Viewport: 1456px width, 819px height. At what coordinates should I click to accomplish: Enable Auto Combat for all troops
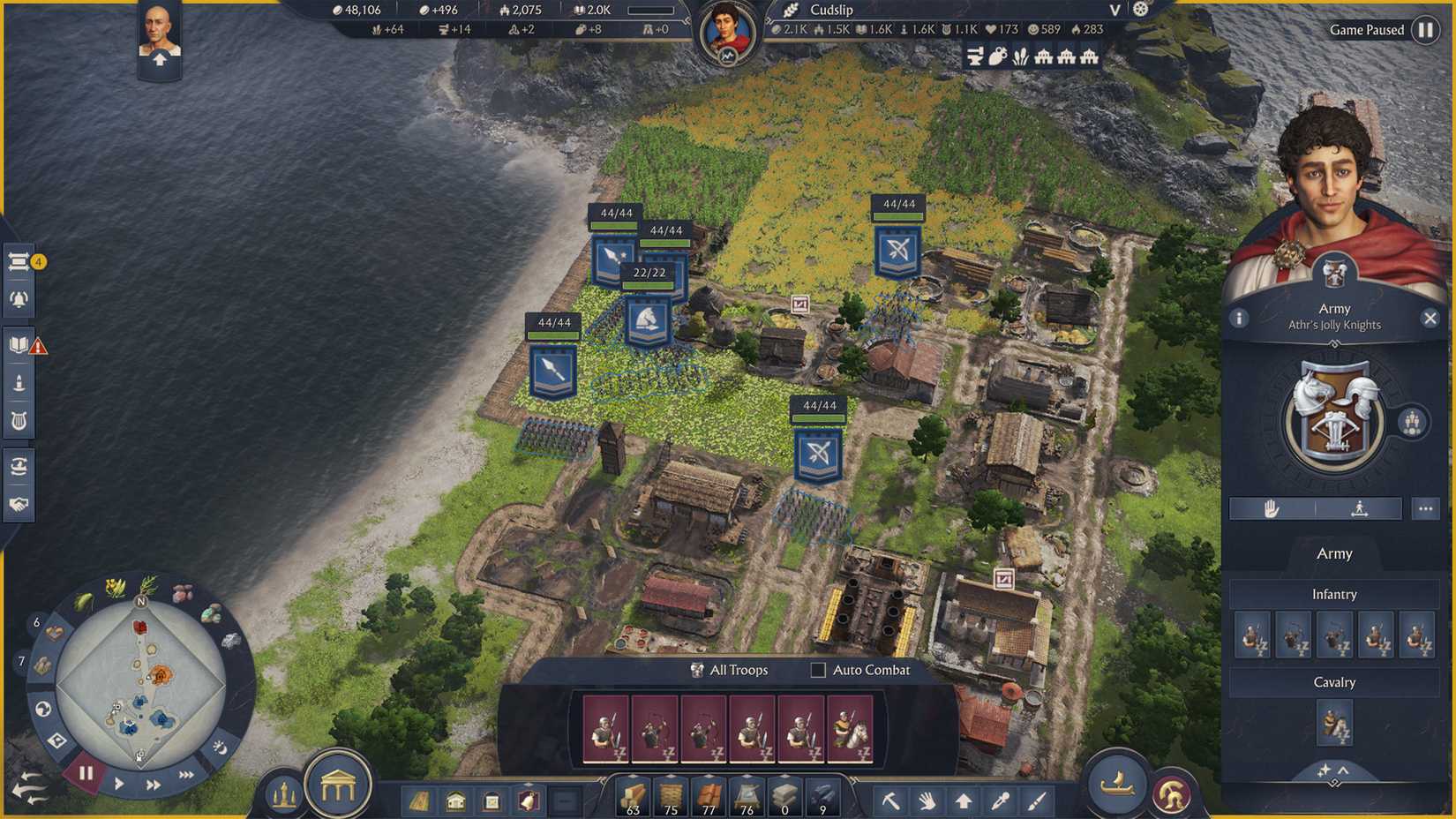click(816, 670)
